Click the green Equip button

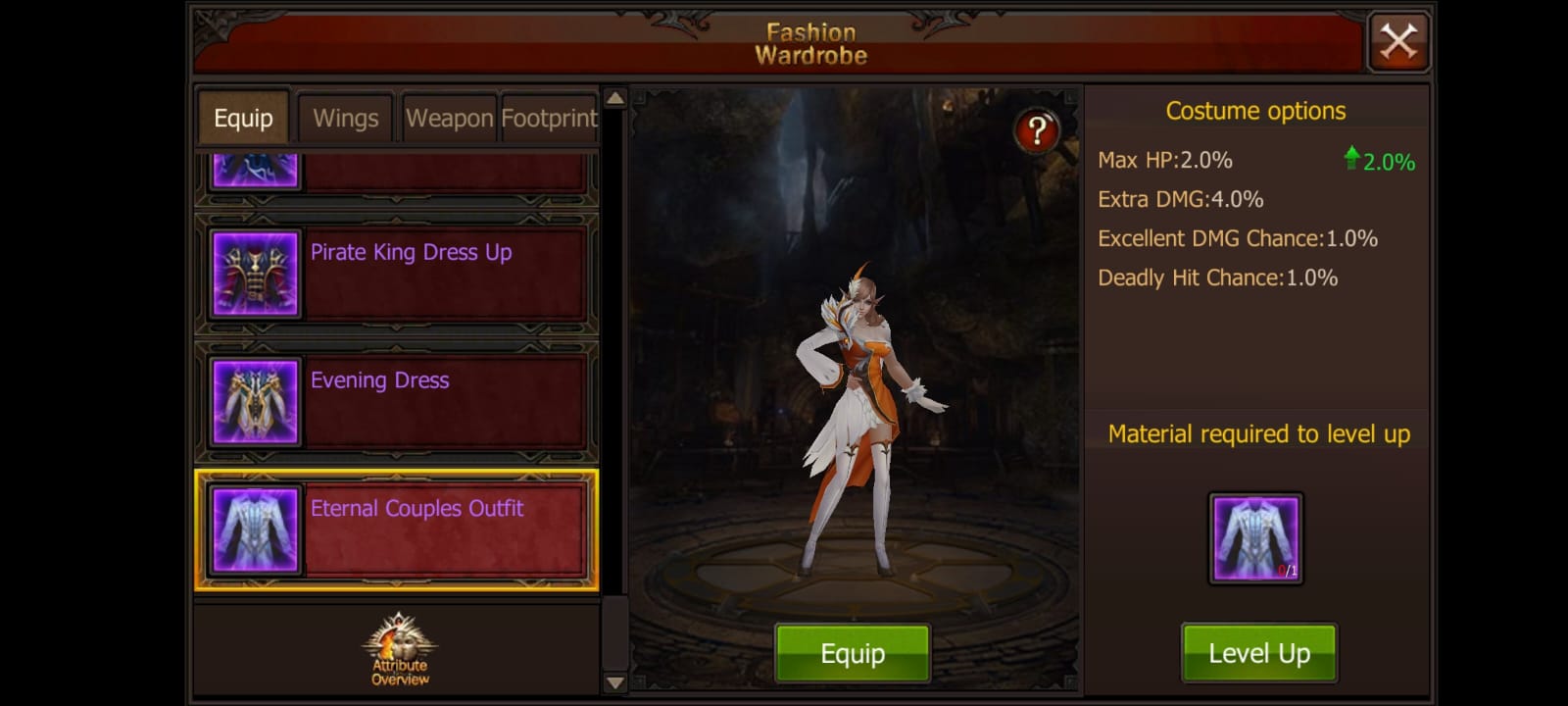click(852, 653)
